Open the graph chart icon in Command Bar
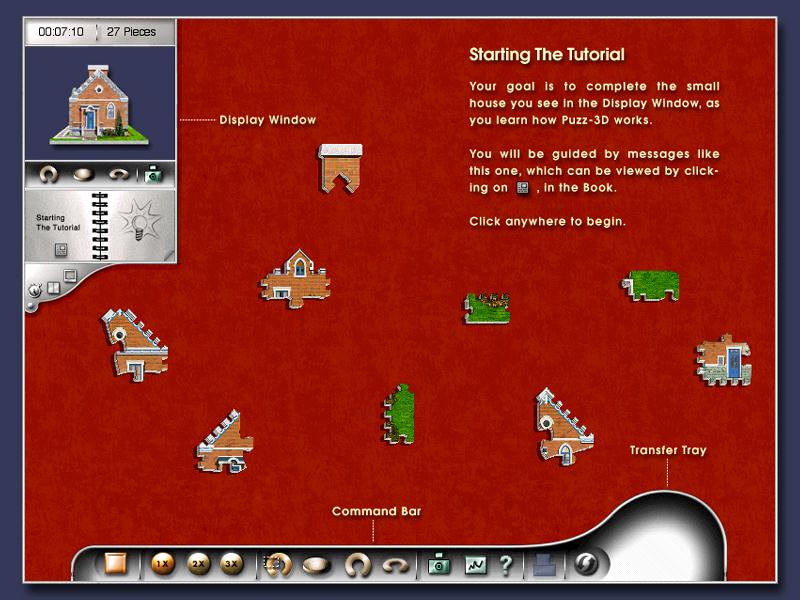The width and height of the screenshot is (800, 600). tap(474, 565)
